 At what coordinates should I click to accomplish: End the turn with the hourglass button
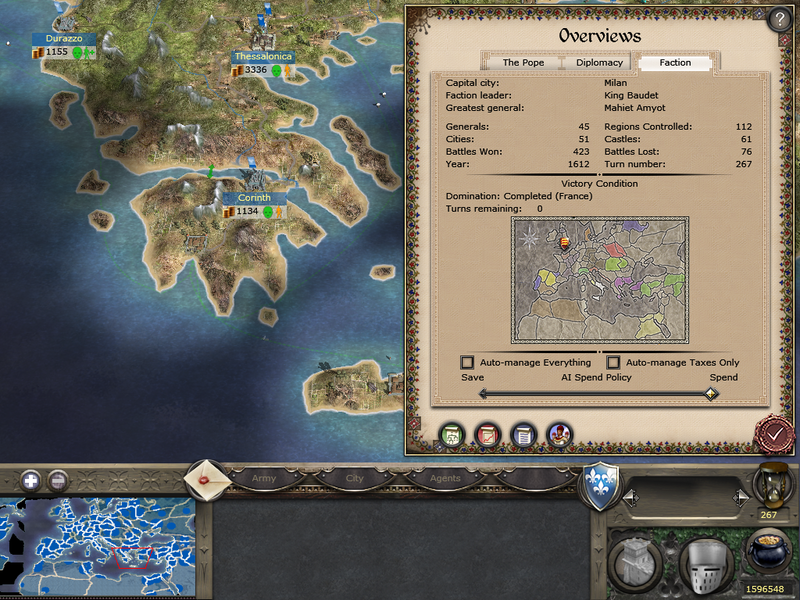tap(770, 486)
